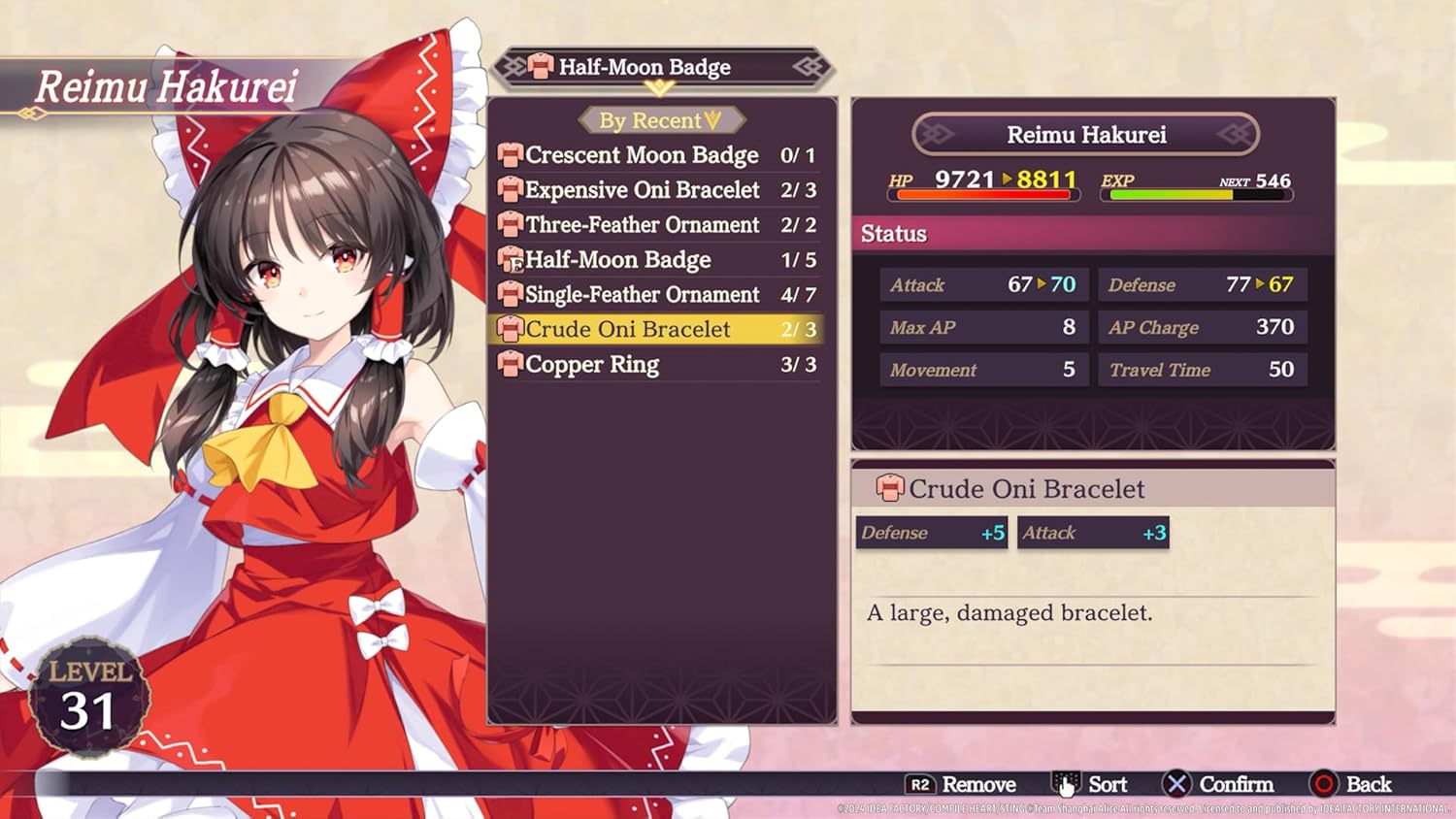This screenshot has width=1456, height=819.
Task: Choose the Expensive Oni Bracelet
Action: (x=656, y=190)
